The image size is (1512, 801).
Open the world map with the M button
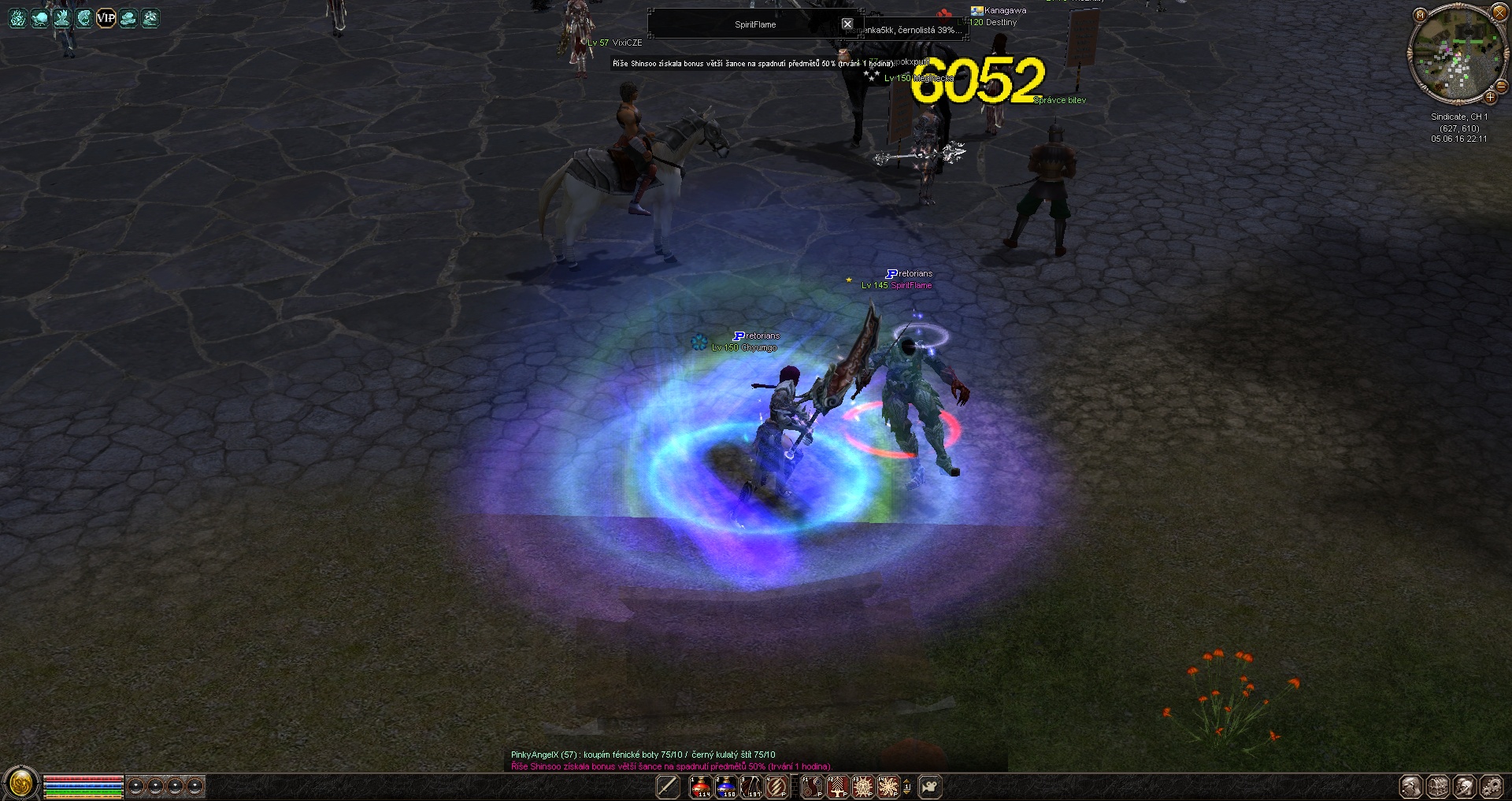coord(1420,15)
